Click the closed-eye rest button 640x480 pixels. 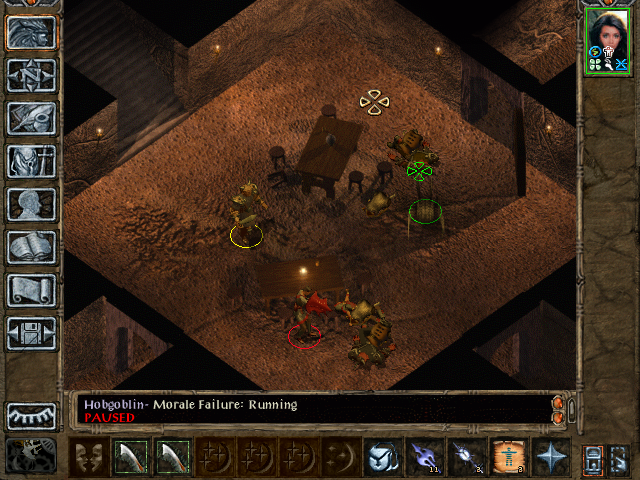32,415
